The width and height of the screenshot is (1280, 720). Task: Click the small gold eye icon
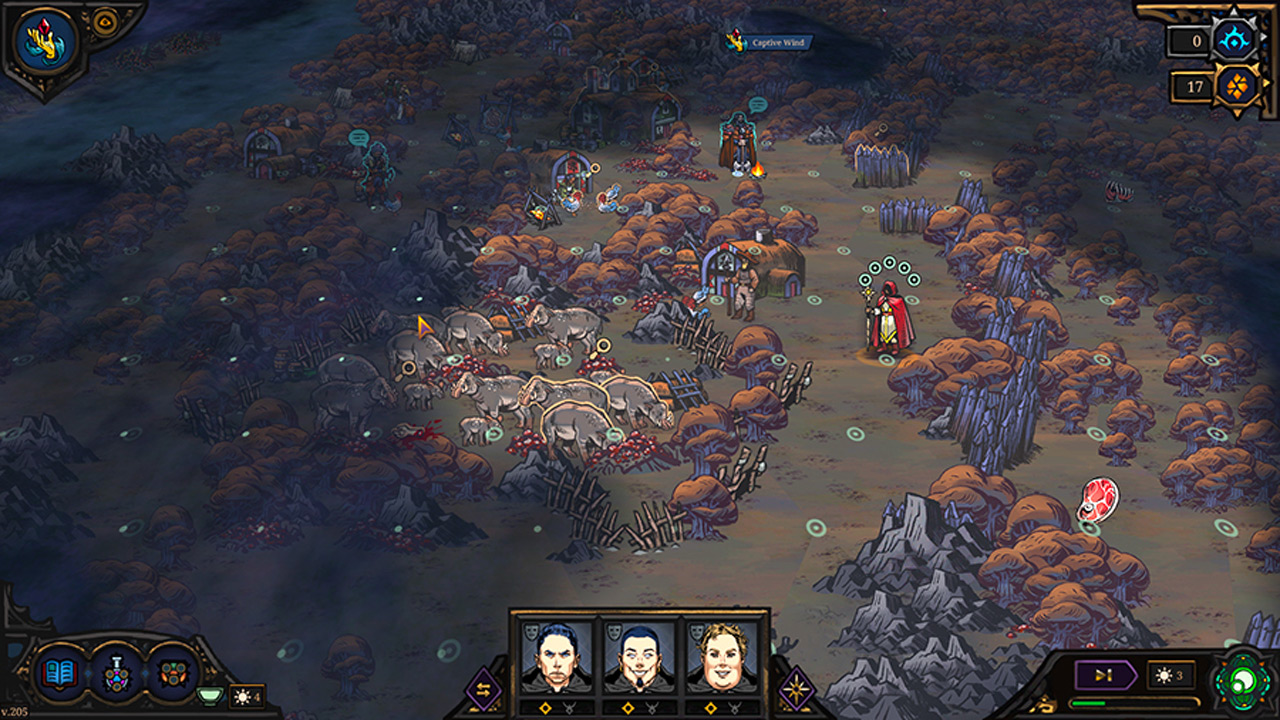103,20
